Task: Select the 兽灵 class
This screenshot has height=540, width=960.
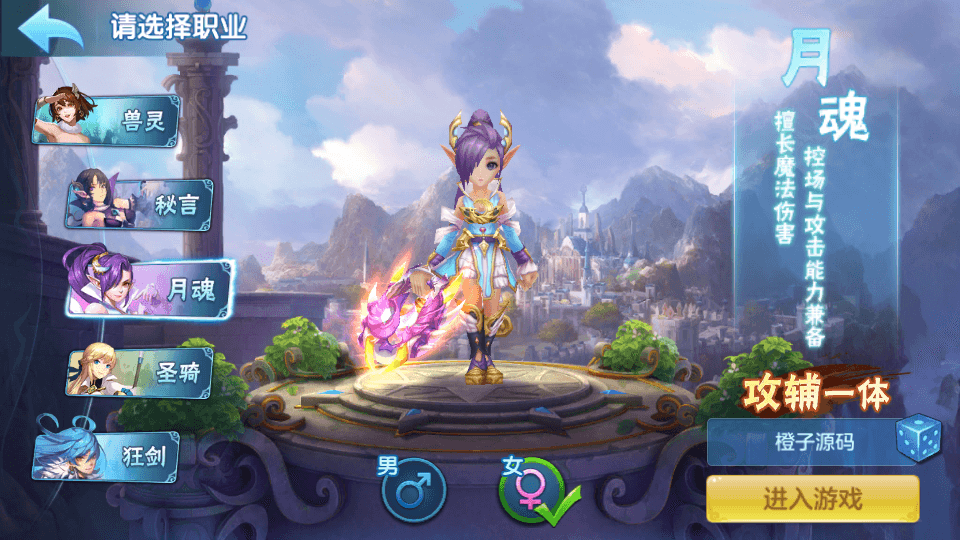Action: [110, 121]
